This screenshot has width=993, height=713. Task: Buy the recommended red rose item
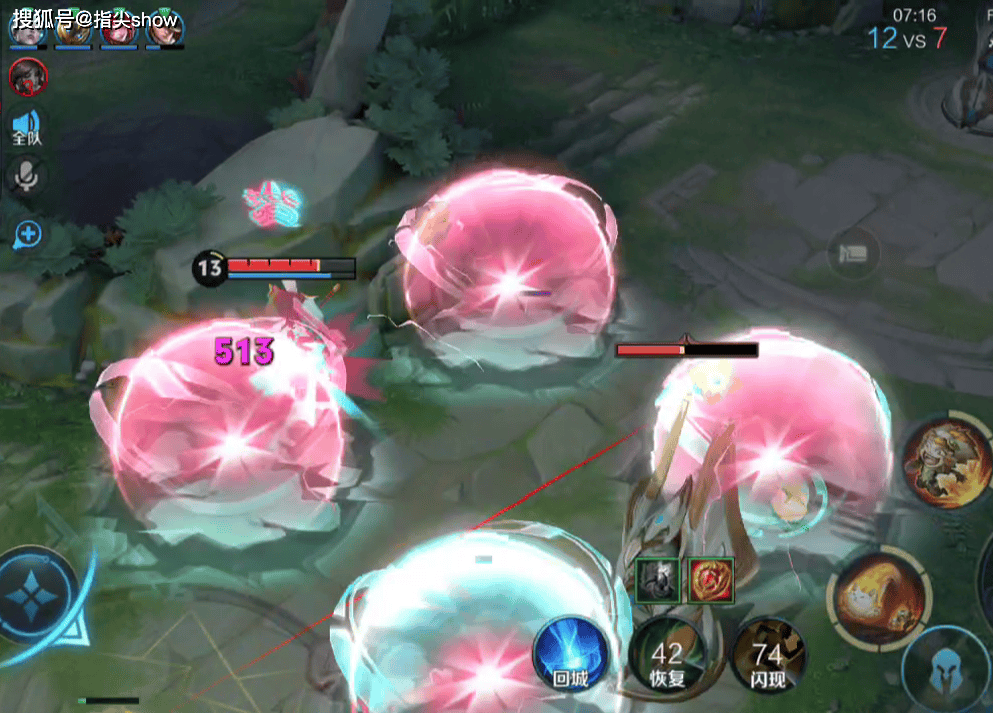point(711,580)
